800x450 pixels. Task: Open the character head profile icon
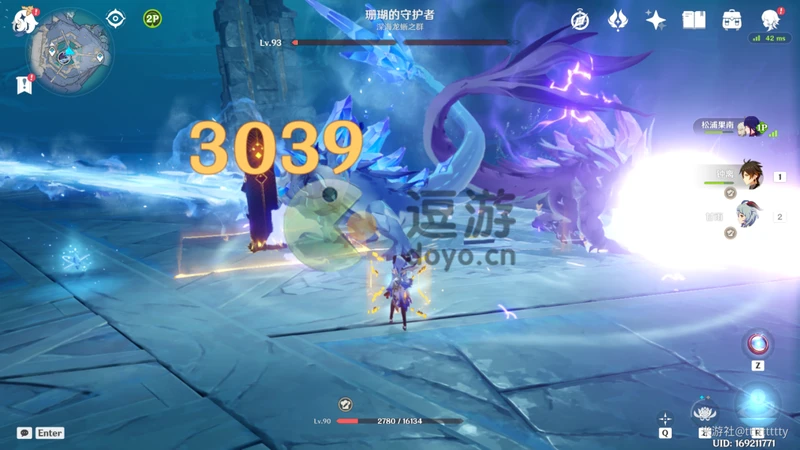[770, 20]
